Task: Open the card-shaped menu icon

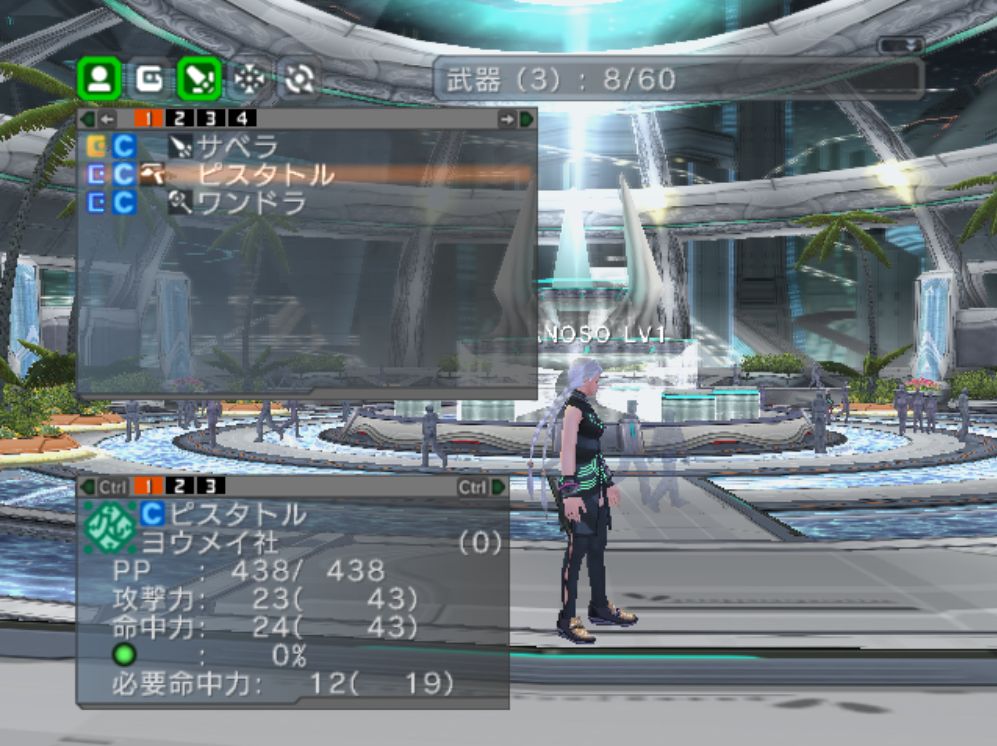Action: (149, 79)
